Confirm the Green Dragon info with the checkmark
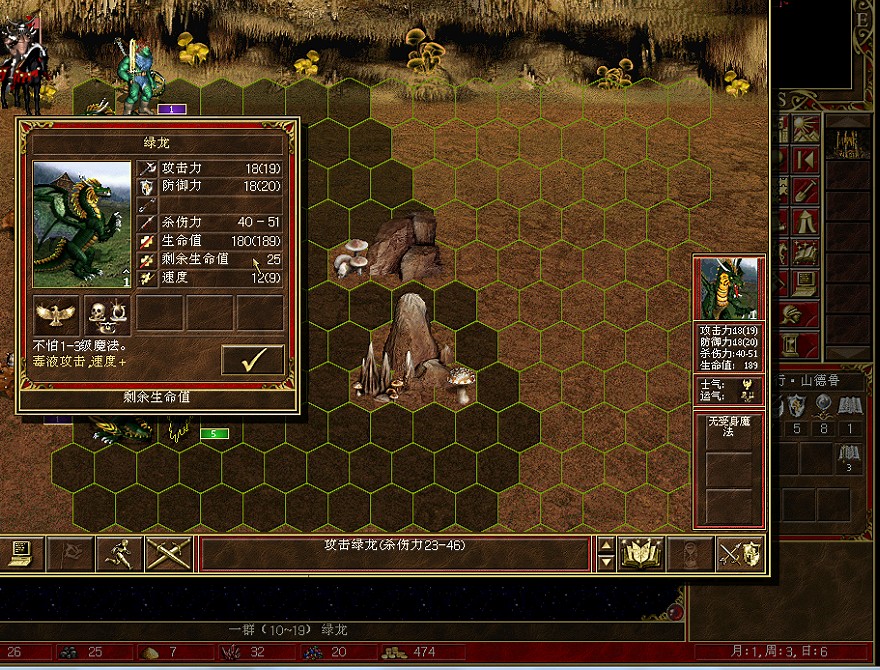 (x=253, y=360)
